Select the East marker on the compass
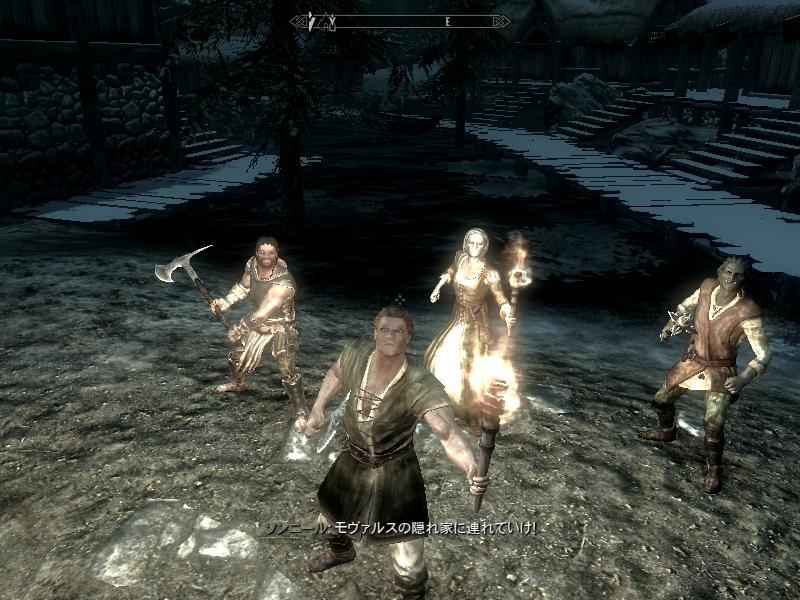Viewport: 800px width, 600px height. point(449,20)
